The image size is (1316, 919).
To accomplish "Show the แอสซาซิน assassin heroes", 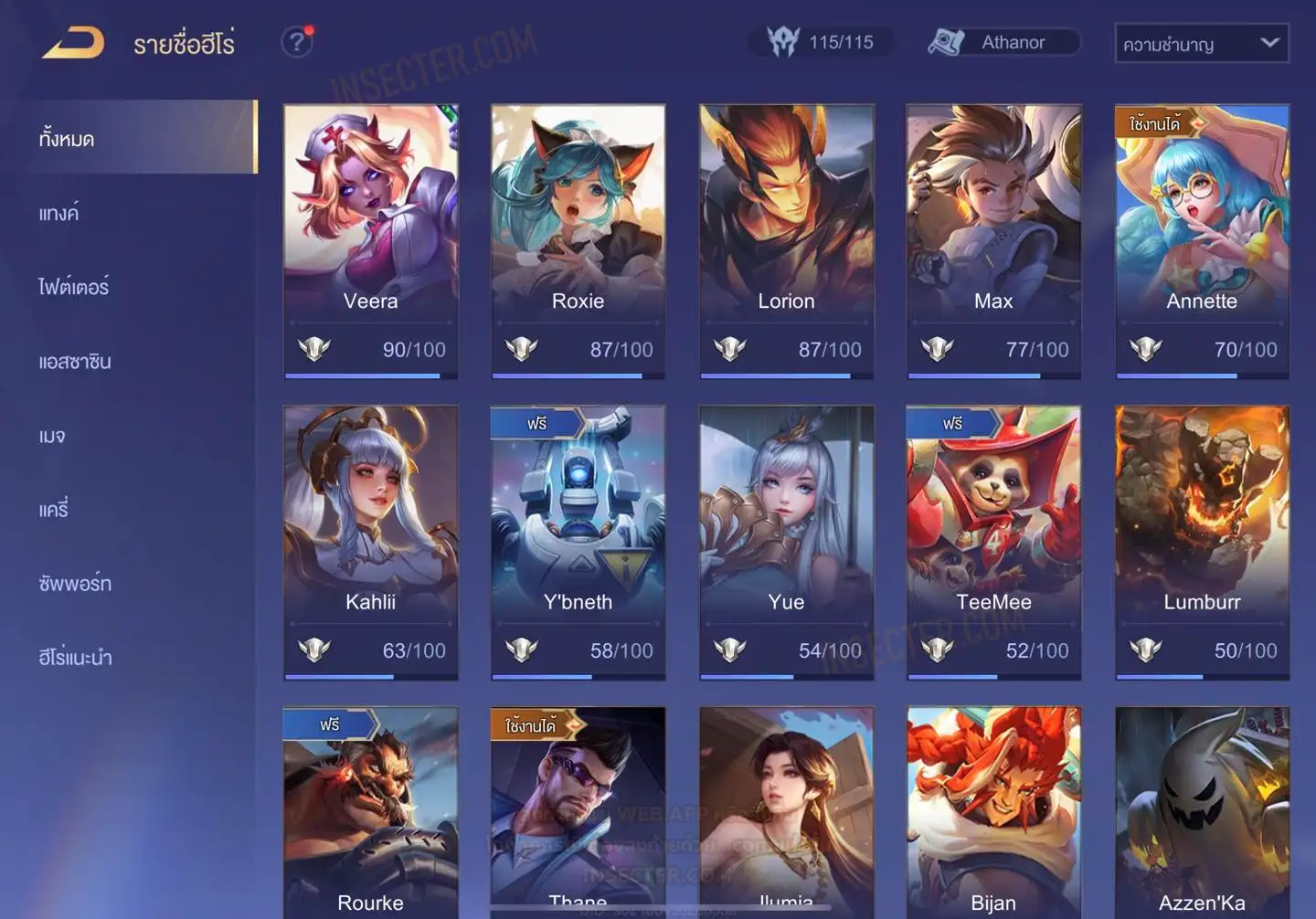I will (75, 362).
